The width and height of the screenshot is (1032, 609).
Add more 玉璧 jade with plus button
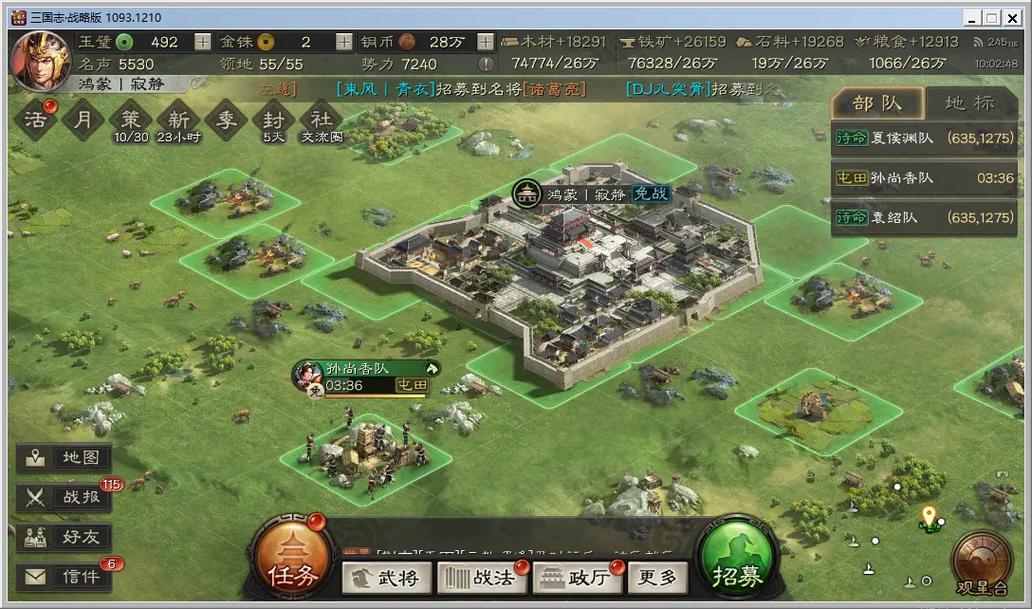coord(203,42)
